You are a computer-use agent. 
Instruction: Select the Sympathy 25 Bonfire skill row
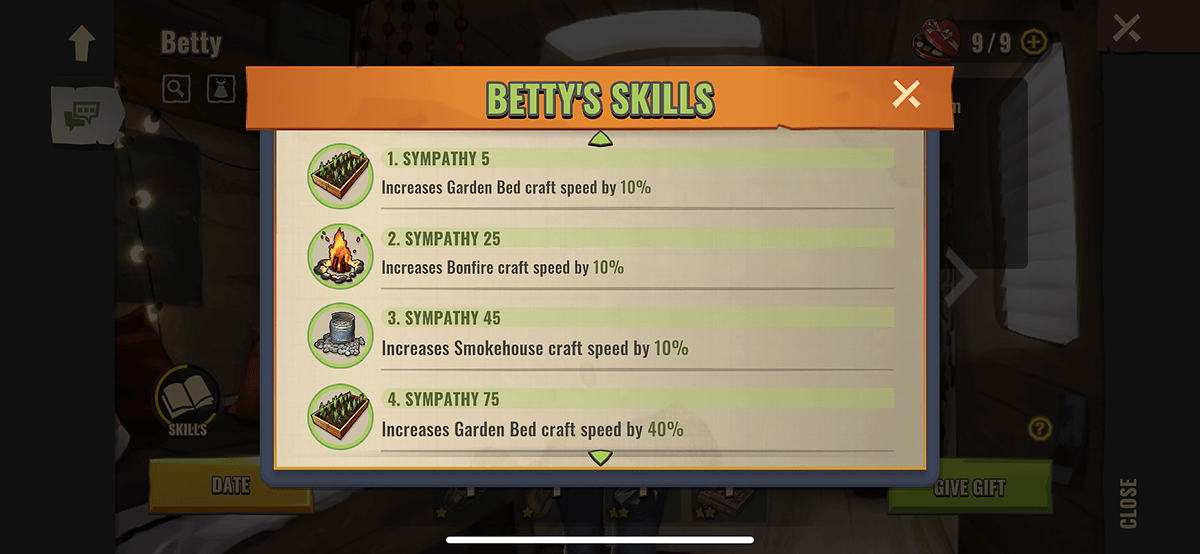pyautogui.click(x=600, y=255)
